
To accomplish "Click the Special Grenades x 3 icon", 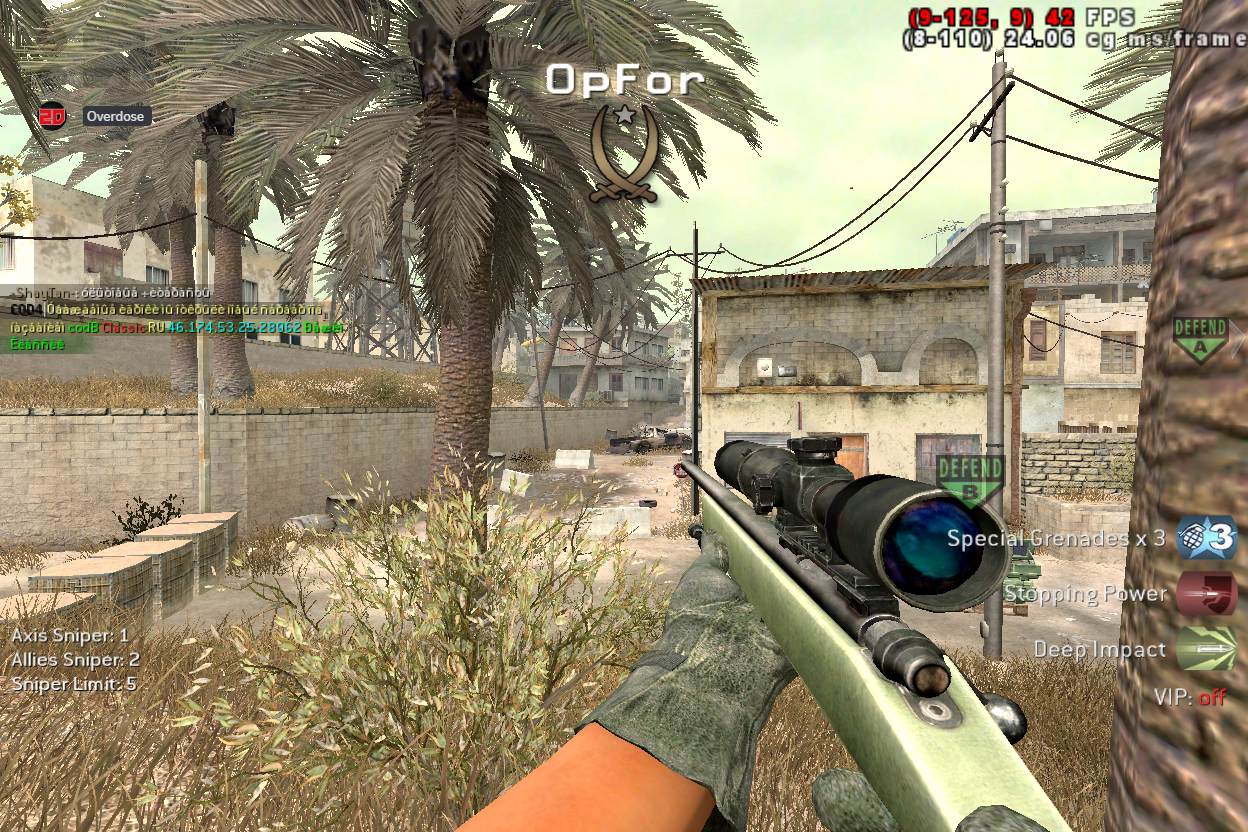I will pos(1205,538).
